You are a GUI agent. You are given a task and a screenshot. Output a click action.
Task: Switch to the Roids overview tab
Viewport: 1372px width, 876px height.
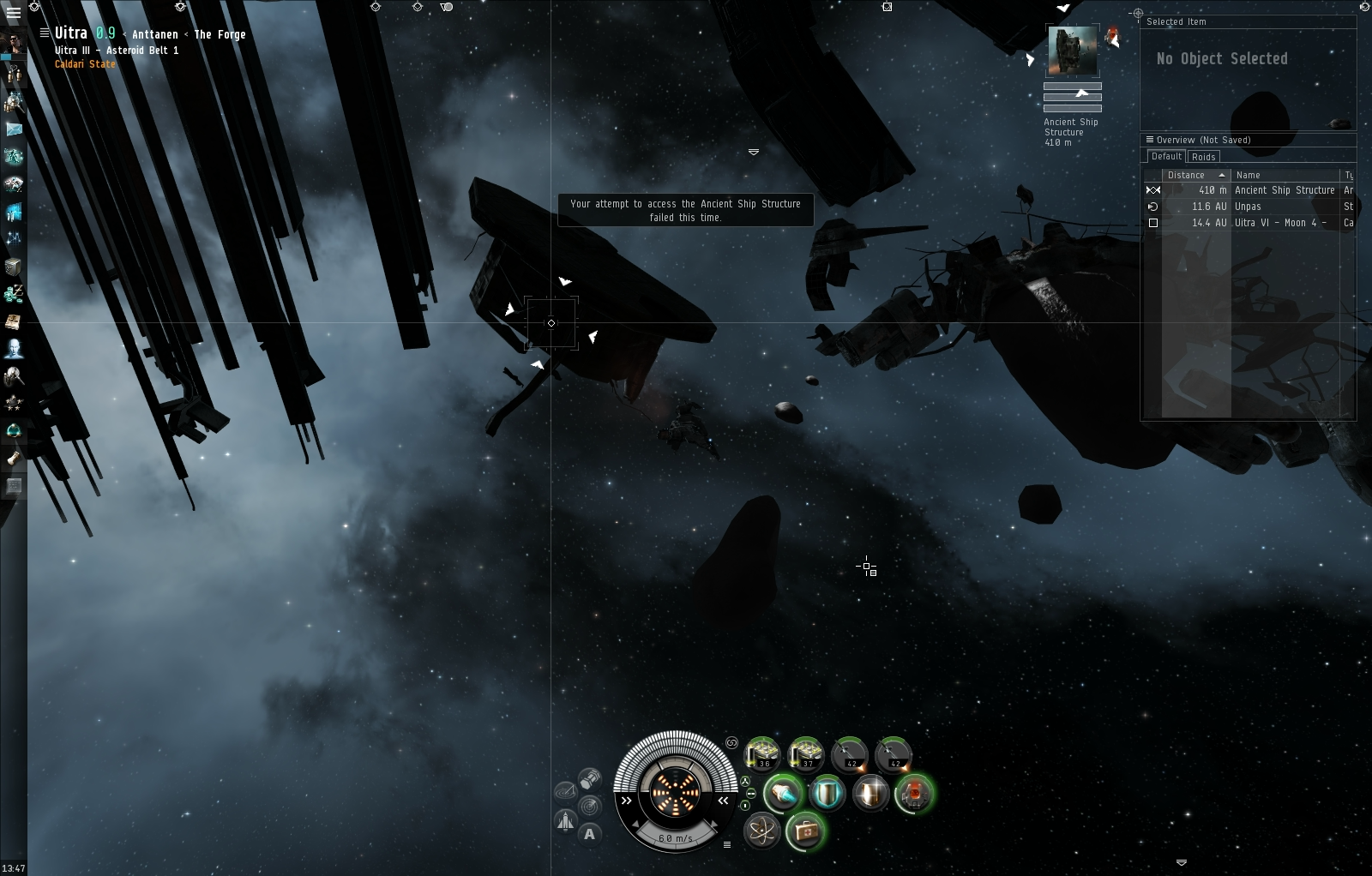[1204, 157]
